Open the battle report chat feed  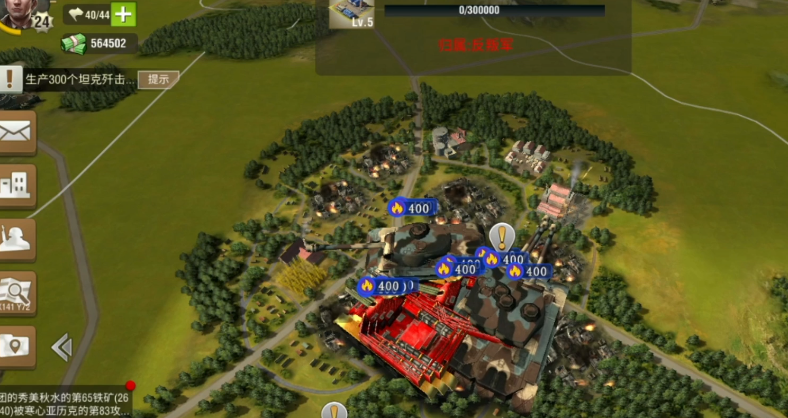coord(65,403)
